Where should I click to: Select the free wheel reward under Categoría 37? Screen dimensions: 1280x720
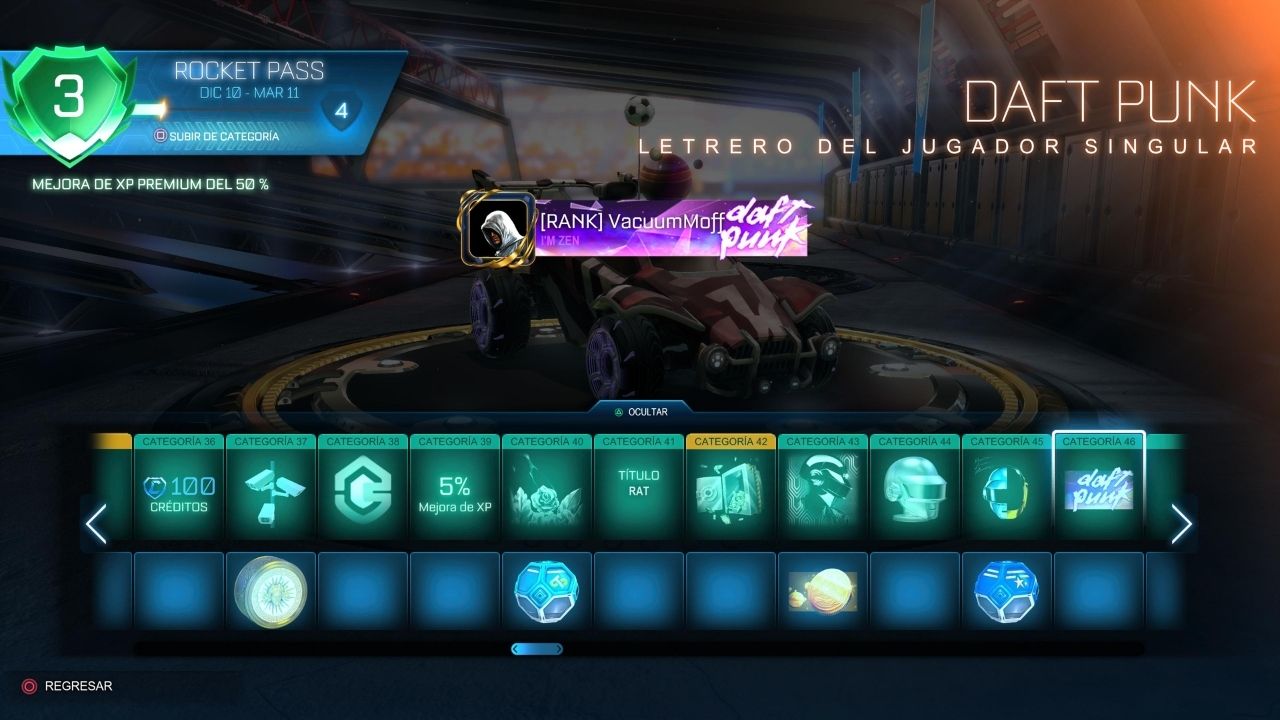271,591
